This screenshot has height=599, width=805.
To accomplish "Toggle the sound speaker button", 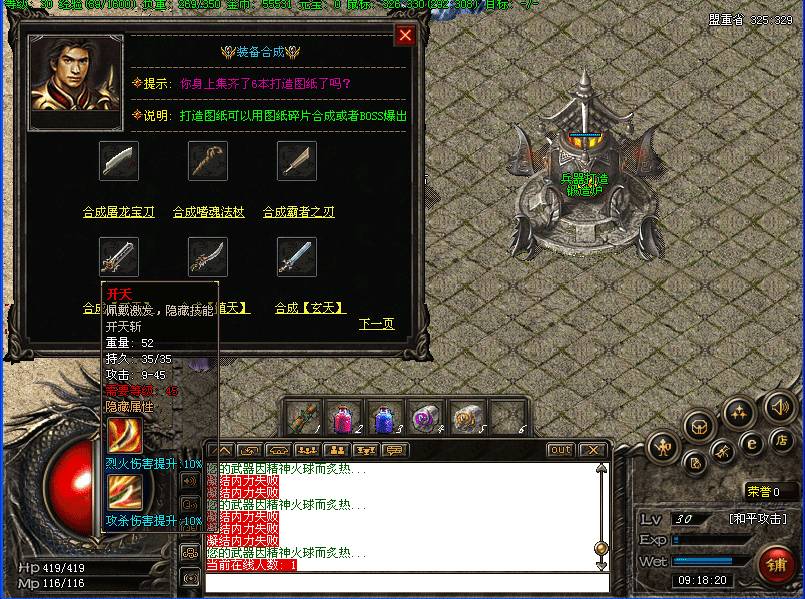I will click(778, 406).
